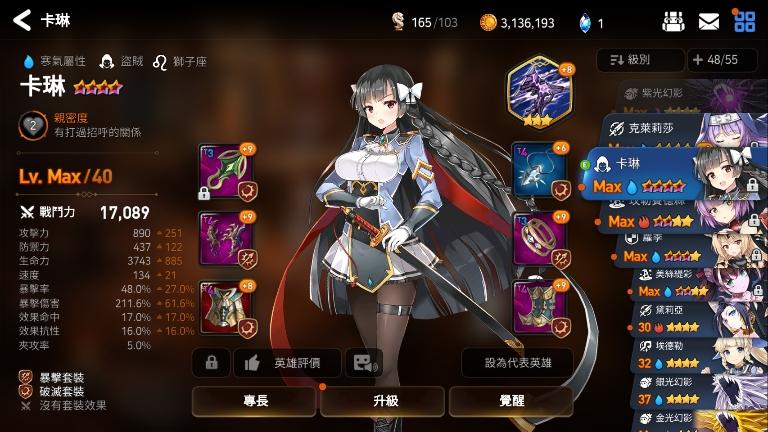Go back using the arrow next to 卡琳
The width and height of the screenshot is (768, 432).
tap(22, 20)
